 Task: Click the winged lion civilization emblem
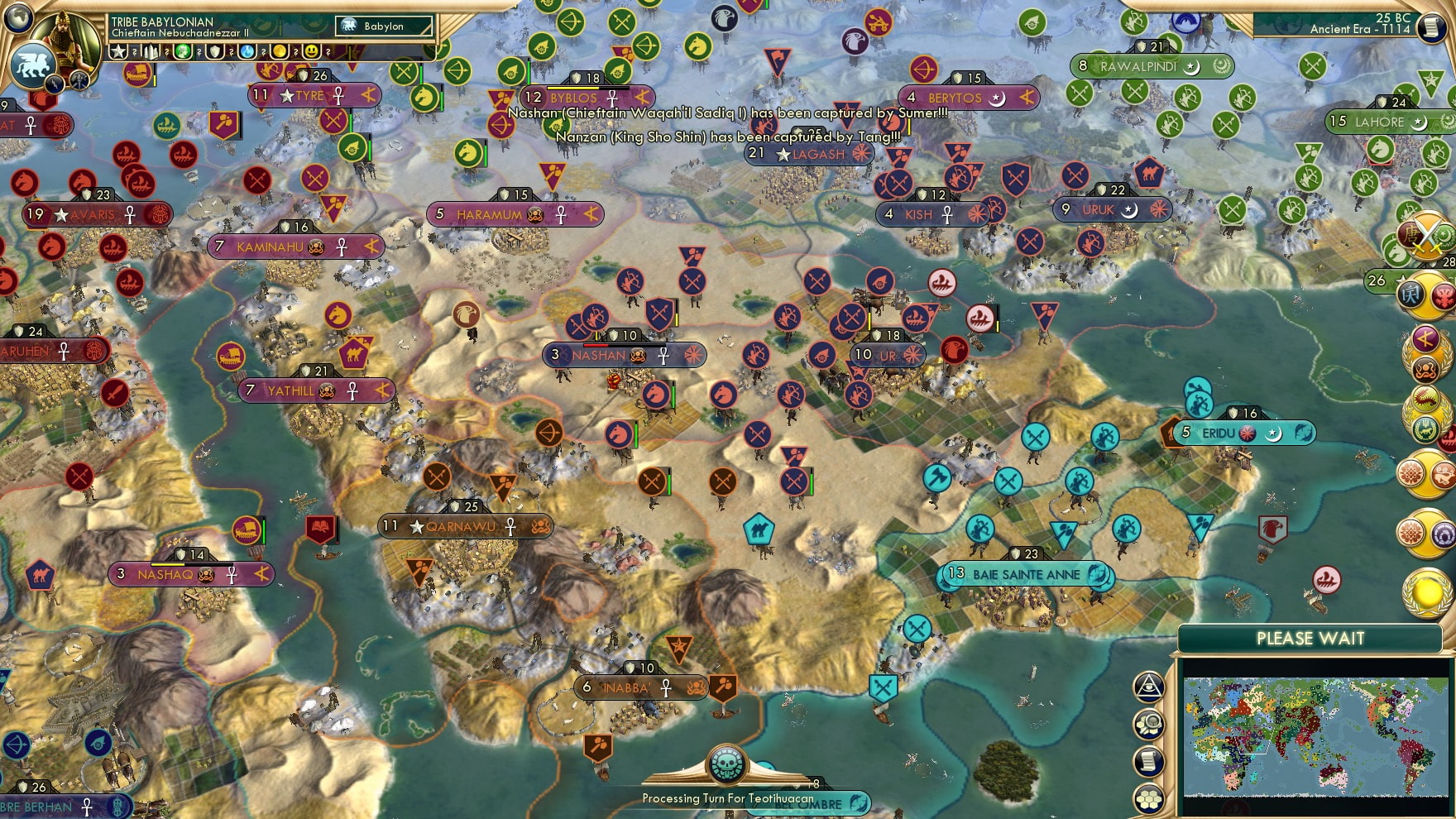coord(31,64)
